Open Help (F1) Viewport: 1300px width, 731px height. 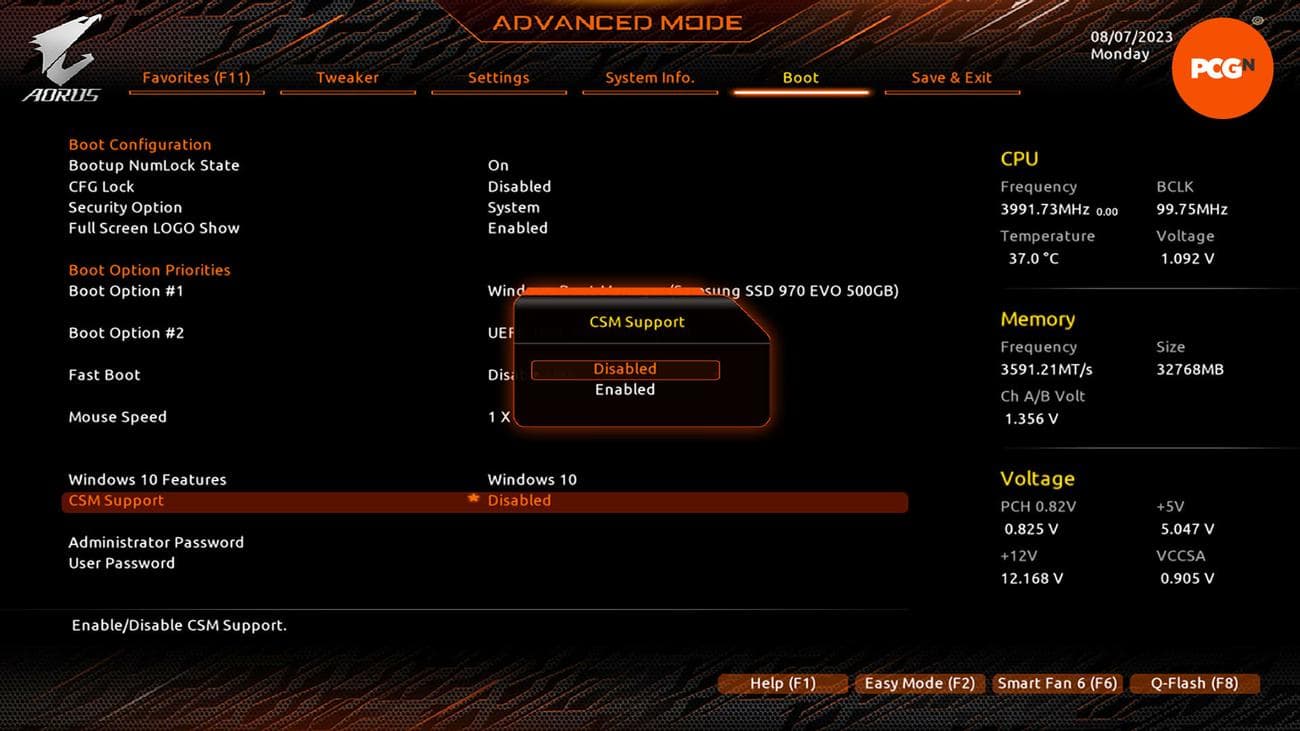(782, 684)
